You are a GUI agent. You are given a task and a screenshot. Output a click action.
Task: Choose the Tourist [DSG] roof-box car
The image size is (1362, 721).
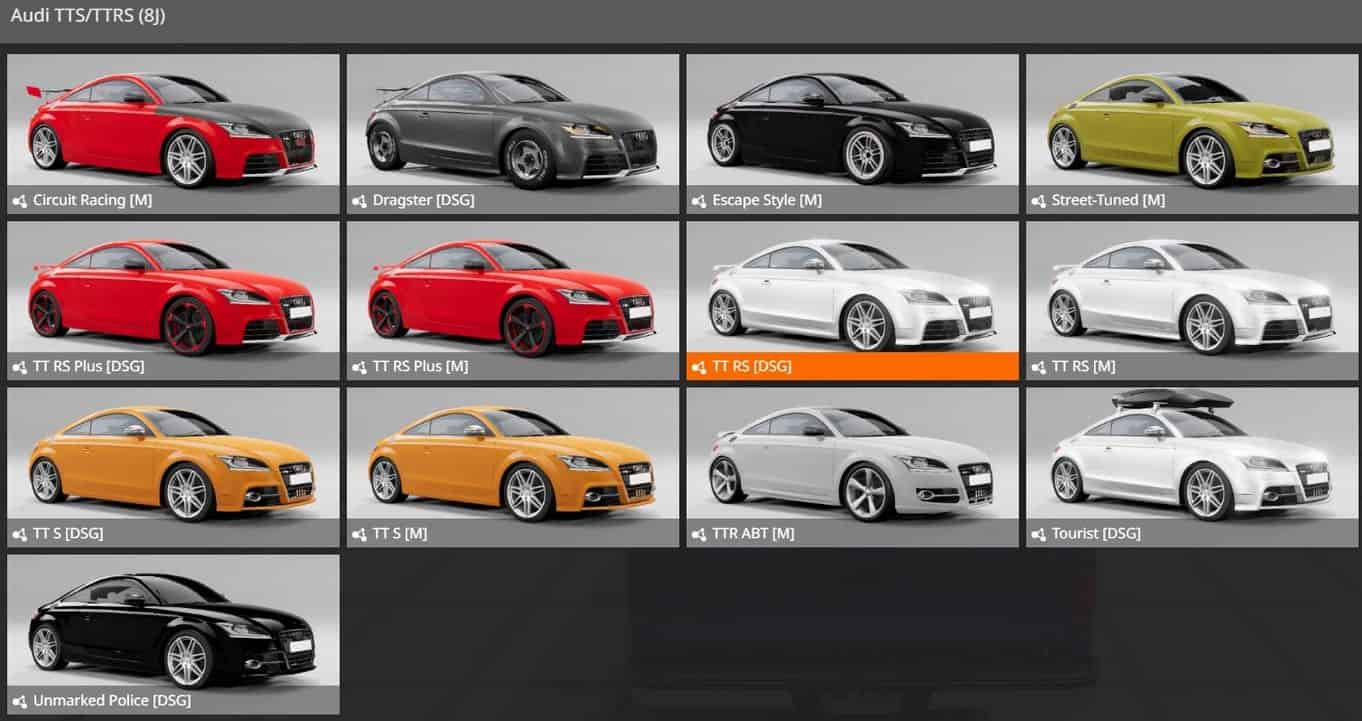pos(1192,467)
